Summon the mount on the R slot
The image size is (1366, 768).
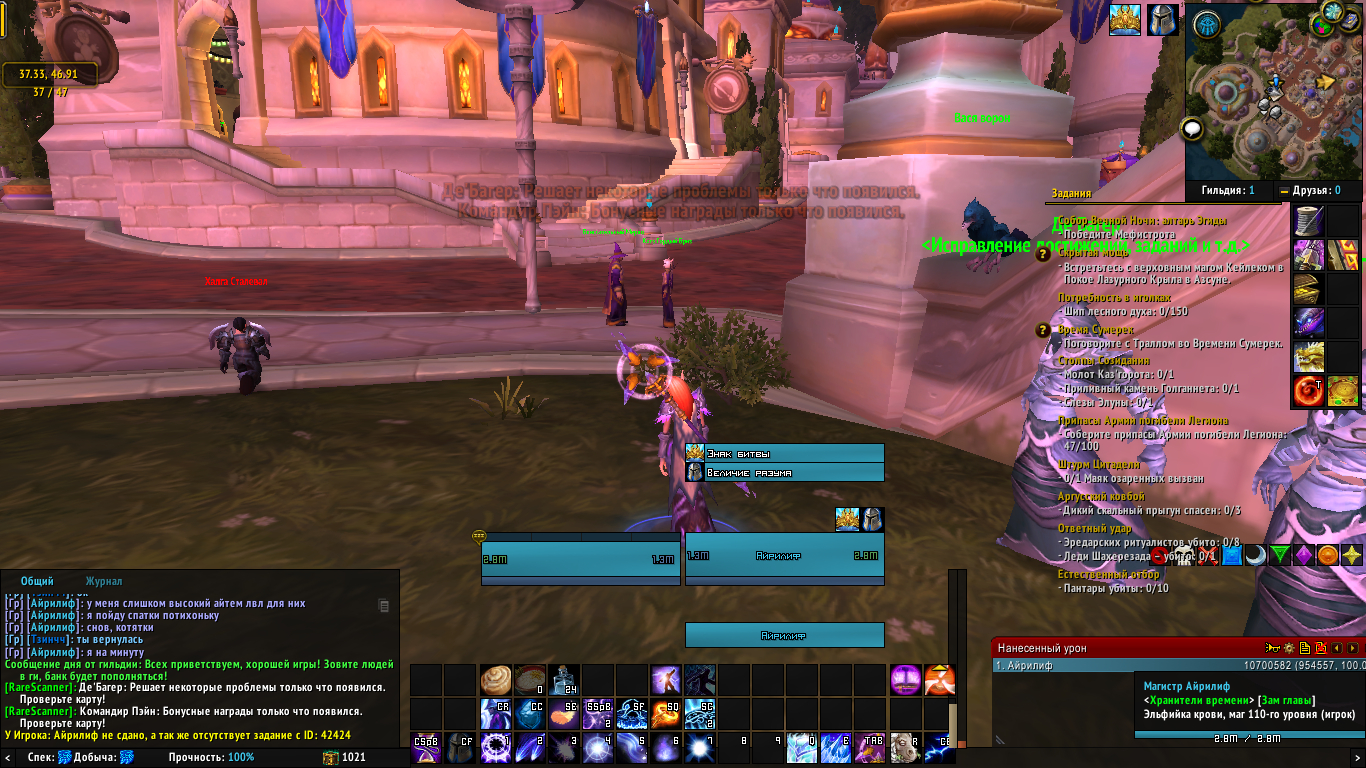(903, 747)
